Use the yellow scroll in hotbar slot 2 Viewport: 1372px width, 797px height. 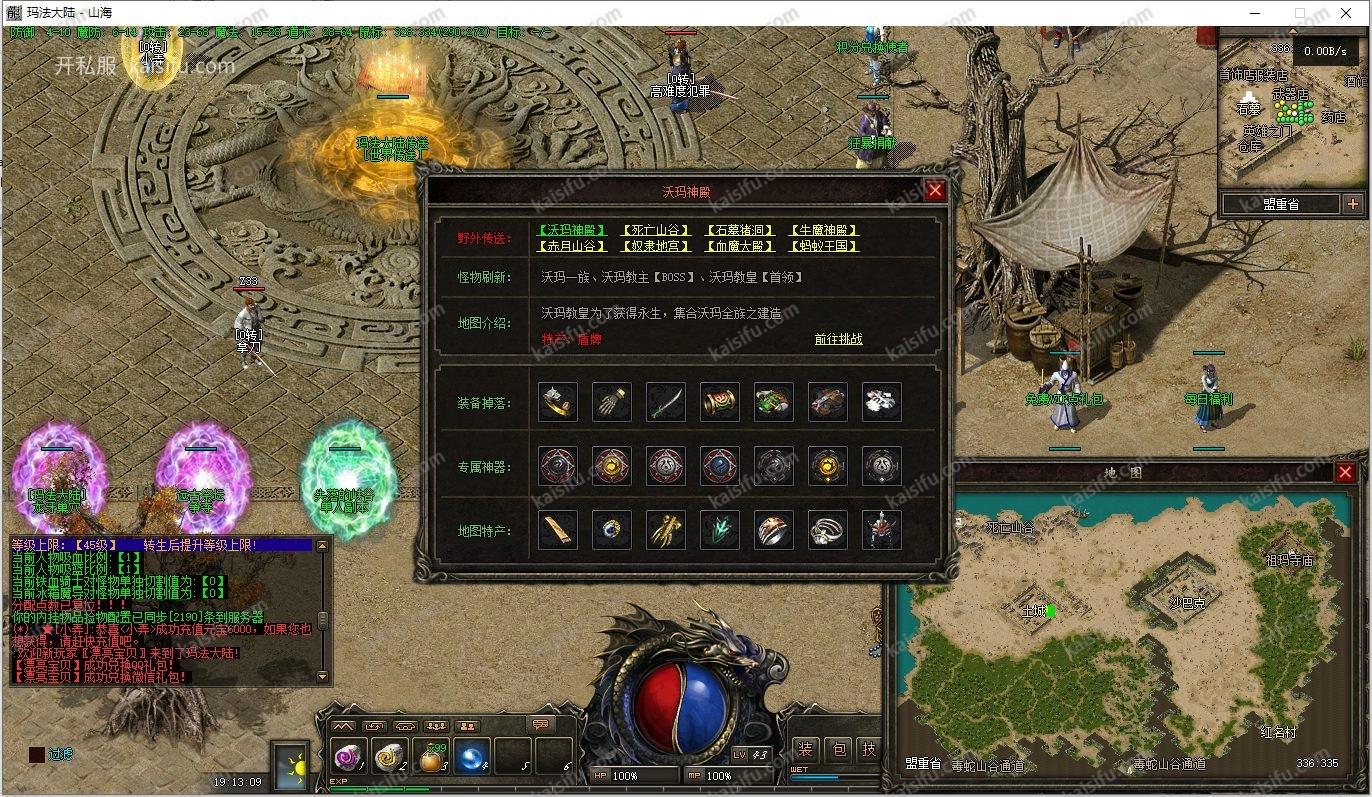[390, 757]
